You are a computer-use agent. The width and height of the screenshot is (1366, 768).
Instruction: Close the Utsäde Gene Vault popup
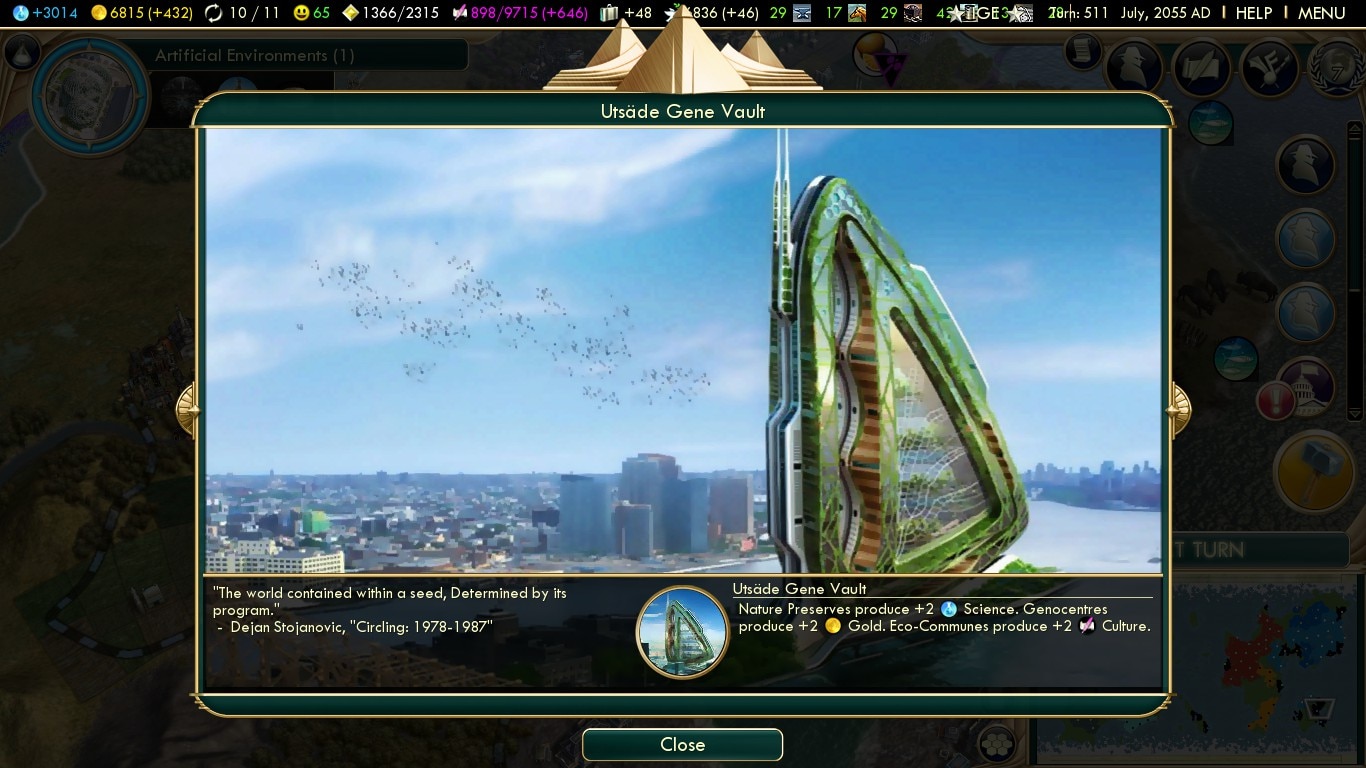682,744
